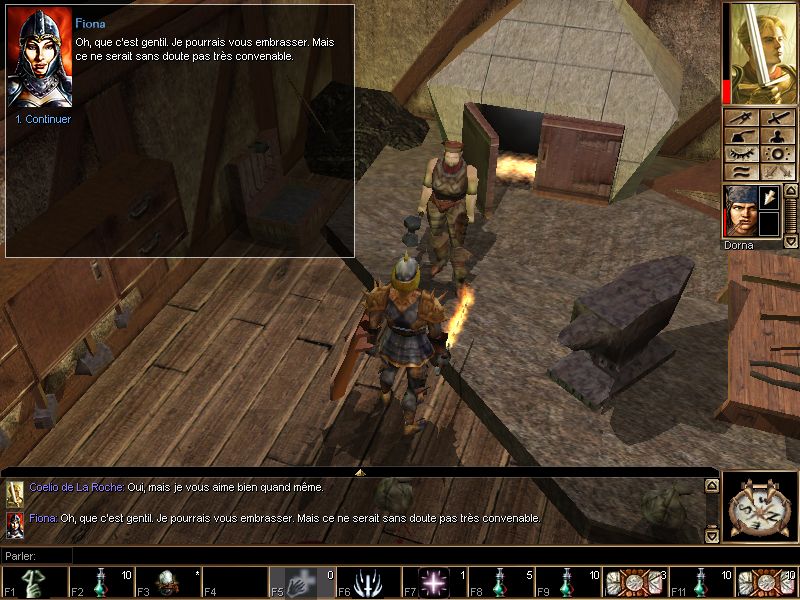This screenshot has width=800, height=600.
Task: Choose the '1. Continuer' dialogue option
Action: point(43,119)
